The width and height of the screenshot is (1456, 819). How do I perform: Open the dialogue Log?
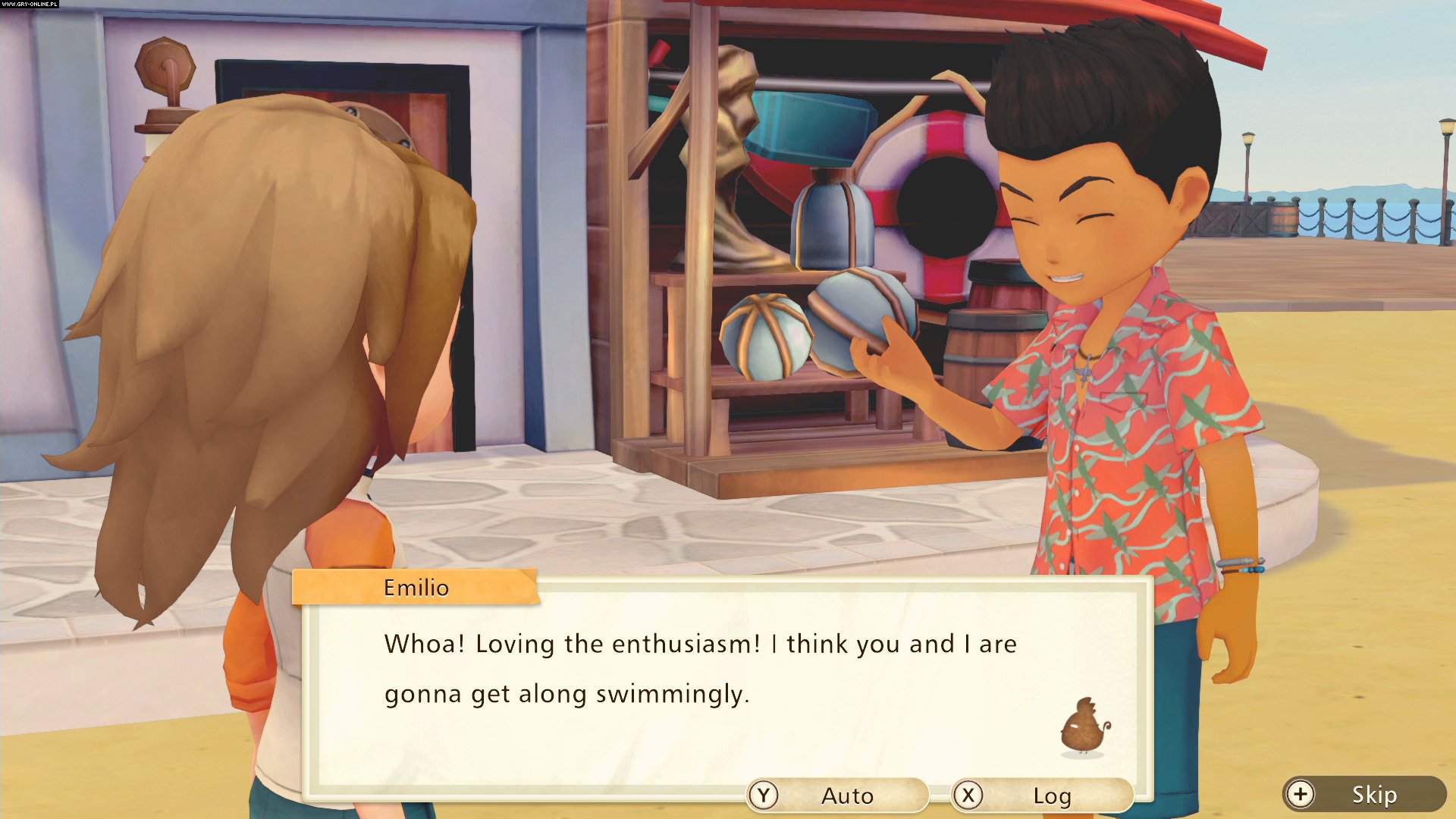[x=1041, y=795]
